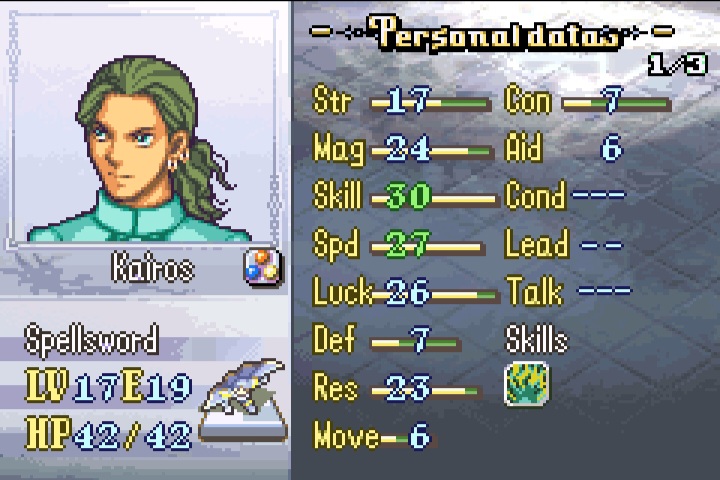Select the green grass skill icon

527,385
